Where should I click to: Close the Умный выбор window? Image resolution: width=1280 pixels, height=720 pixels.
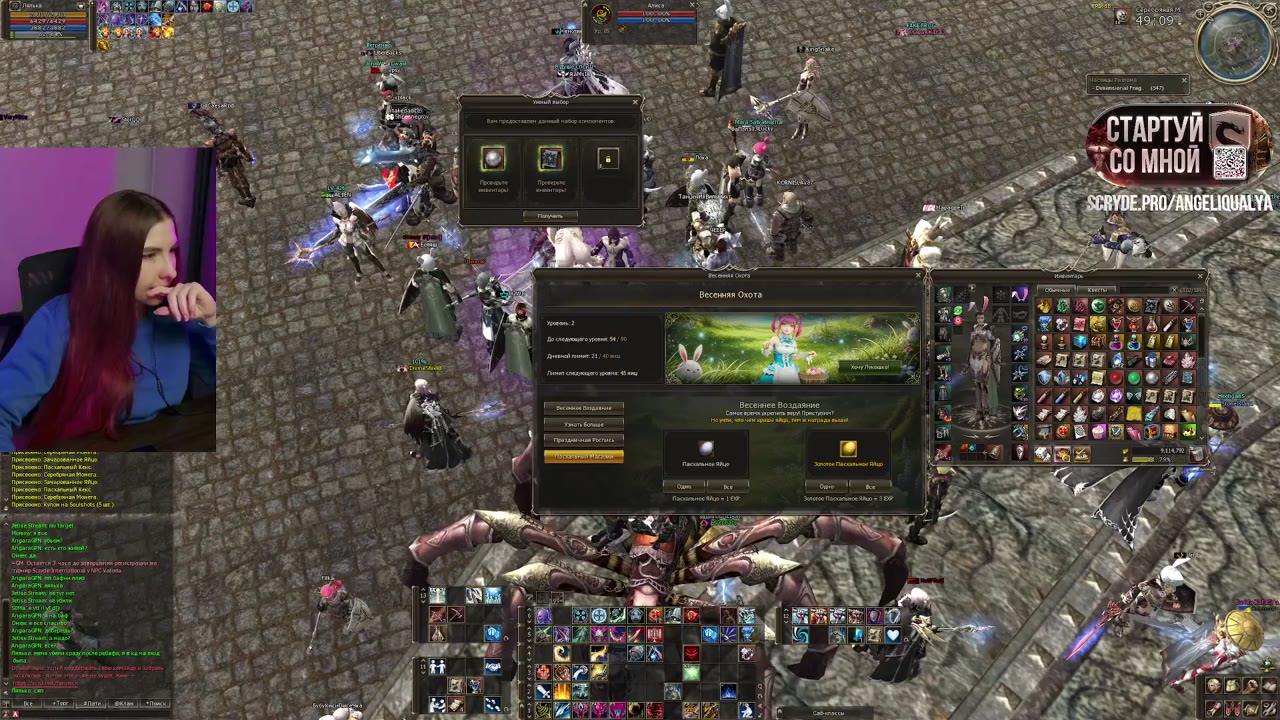click(x=635, y=102)
